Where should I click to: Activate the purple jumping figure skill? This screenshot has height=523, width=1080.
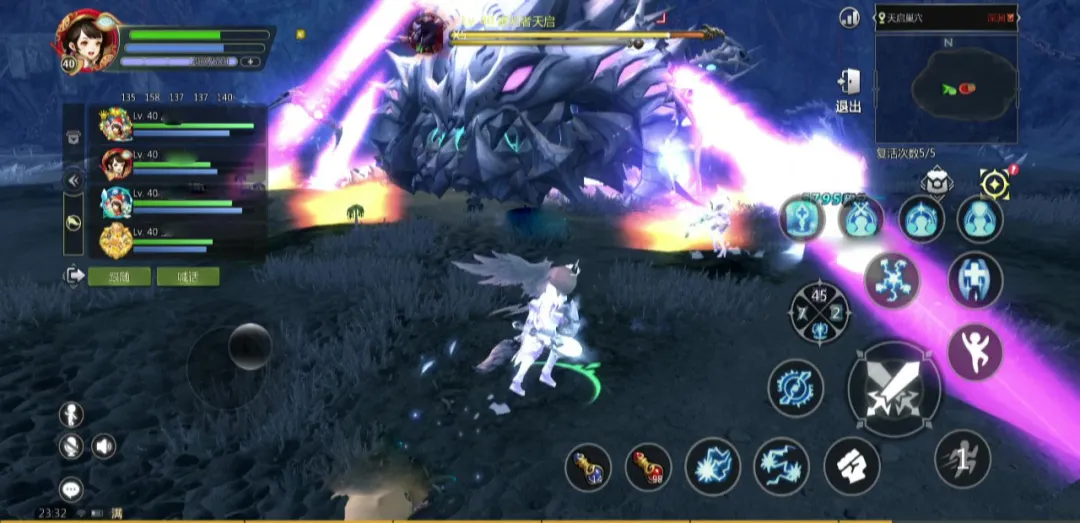point(974,352)
